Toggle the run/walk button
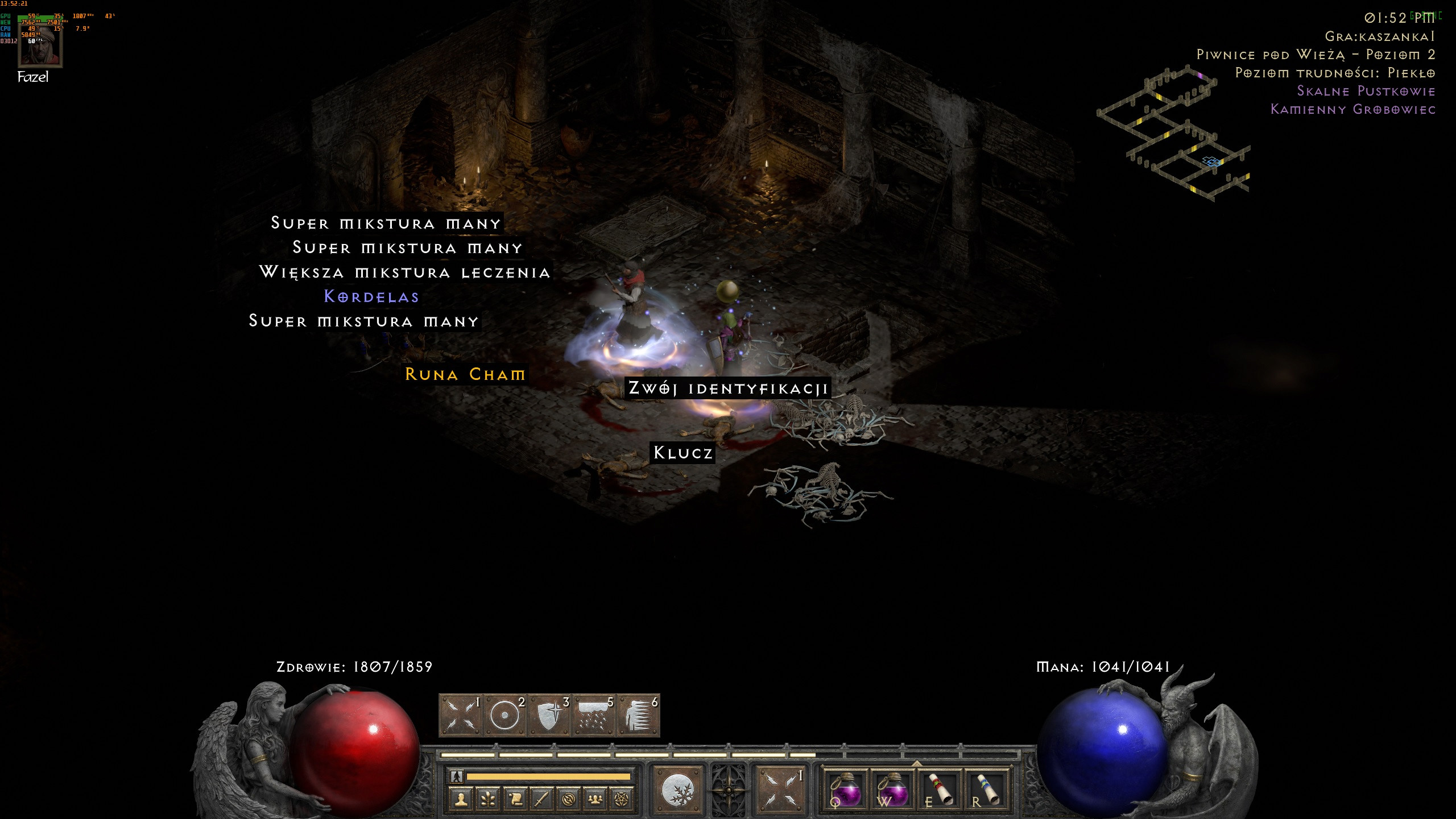The width and height of the screenshot is (1456, 819). click(457, 776)
